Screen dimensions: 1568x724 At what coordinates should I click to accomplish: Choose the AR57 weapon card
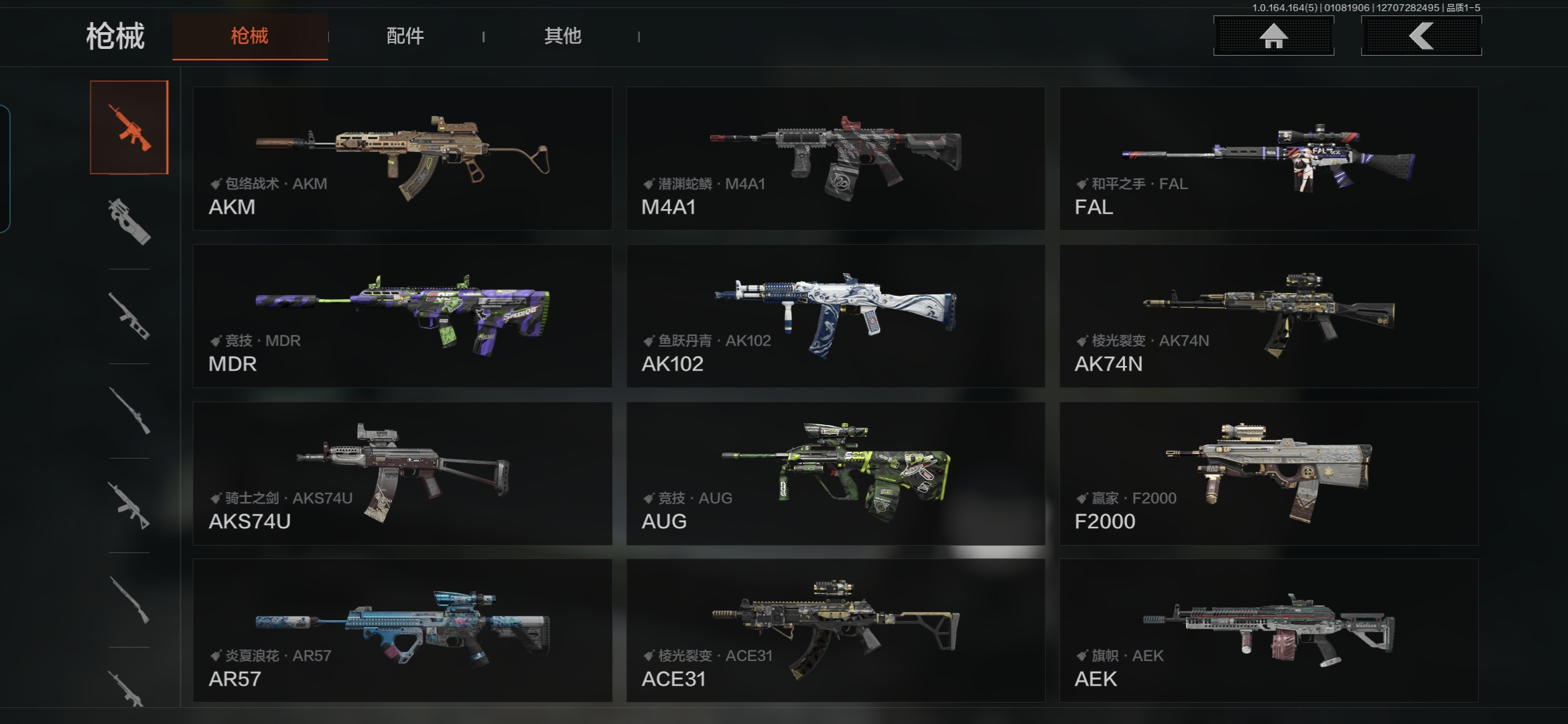pyautogui.click(x=402, y=630)
